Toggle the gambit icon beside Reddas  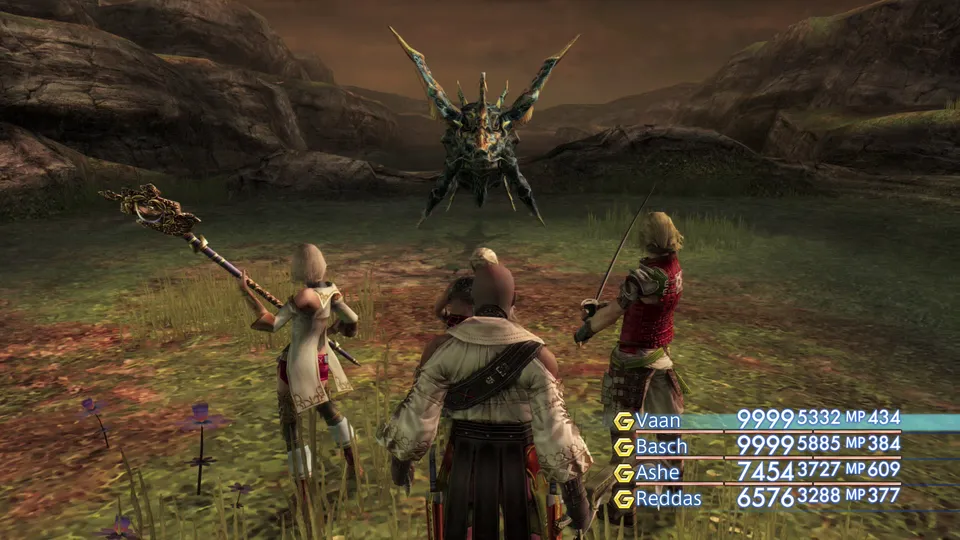(x=623, y=498)
